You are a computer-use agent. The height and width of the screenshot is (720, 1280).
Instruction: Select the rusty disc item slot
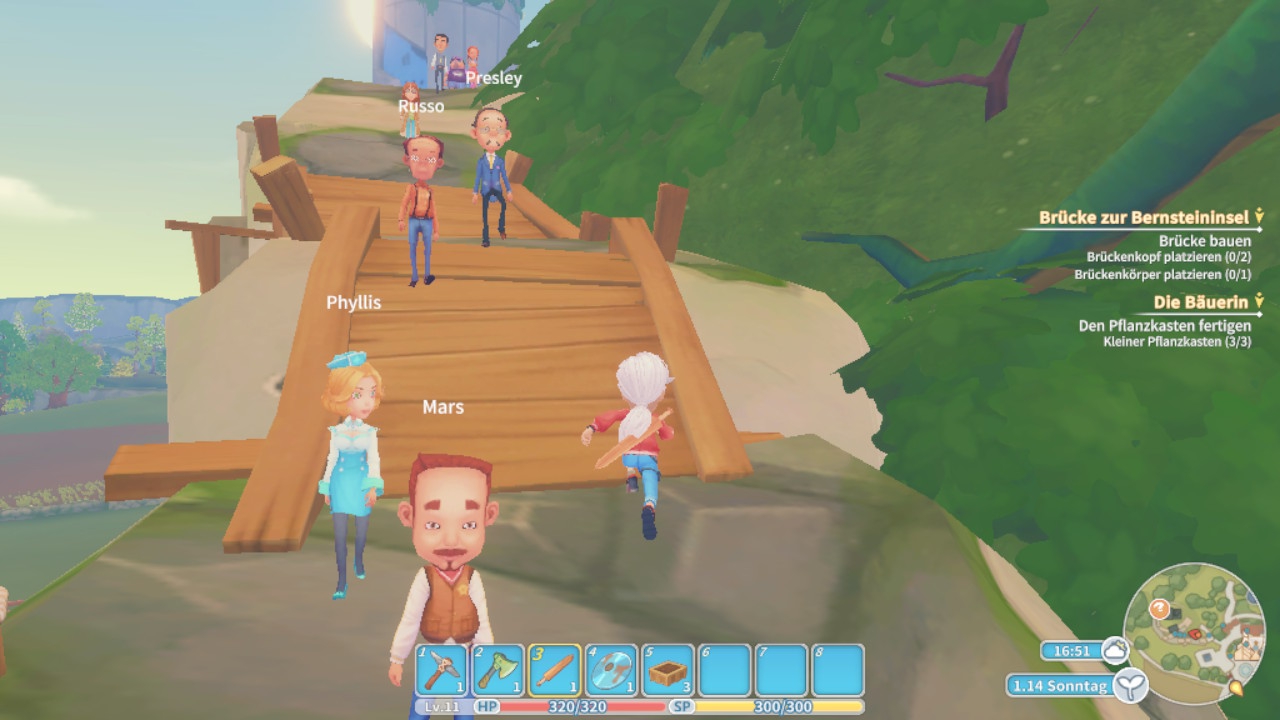click(611, 670)
